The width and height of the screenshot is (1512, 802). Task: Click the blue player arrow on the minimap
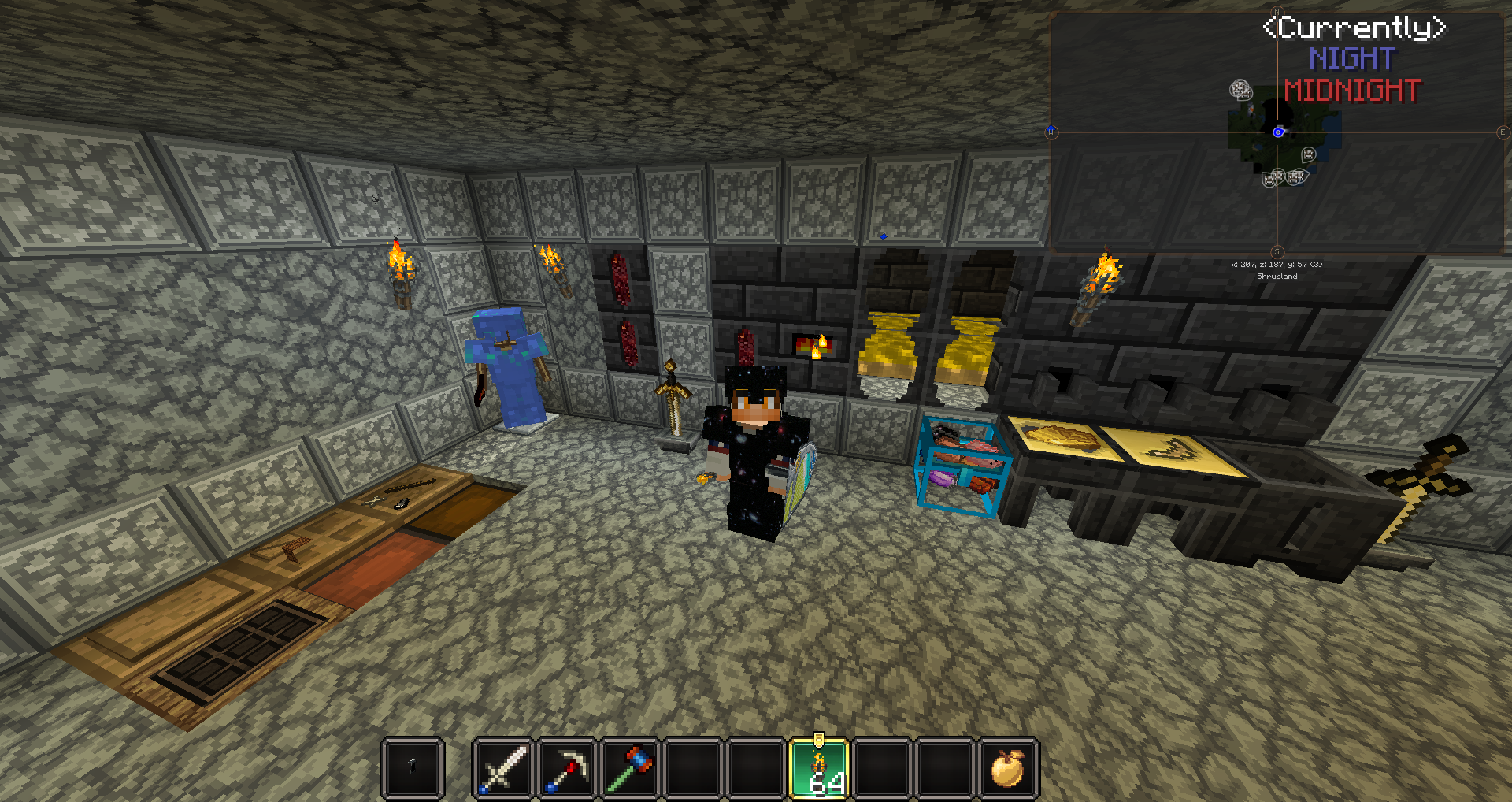pos(1277,132)
